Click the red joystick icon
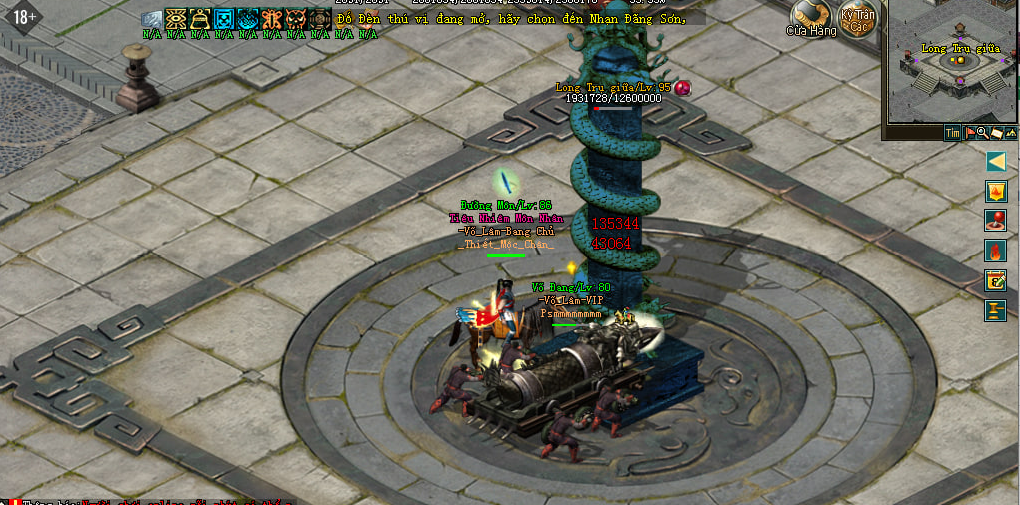This screenshot has height=505, width=1020. click(995, 220)
